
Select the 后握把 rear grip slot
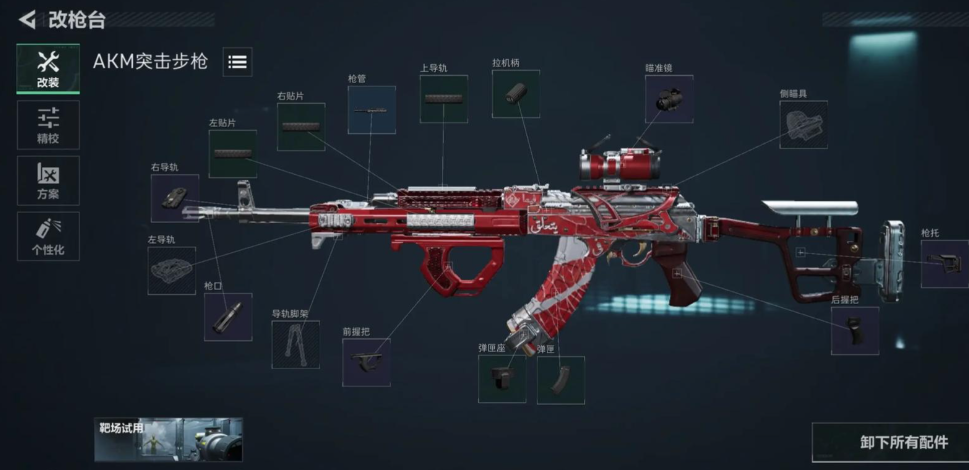[855, 331]
